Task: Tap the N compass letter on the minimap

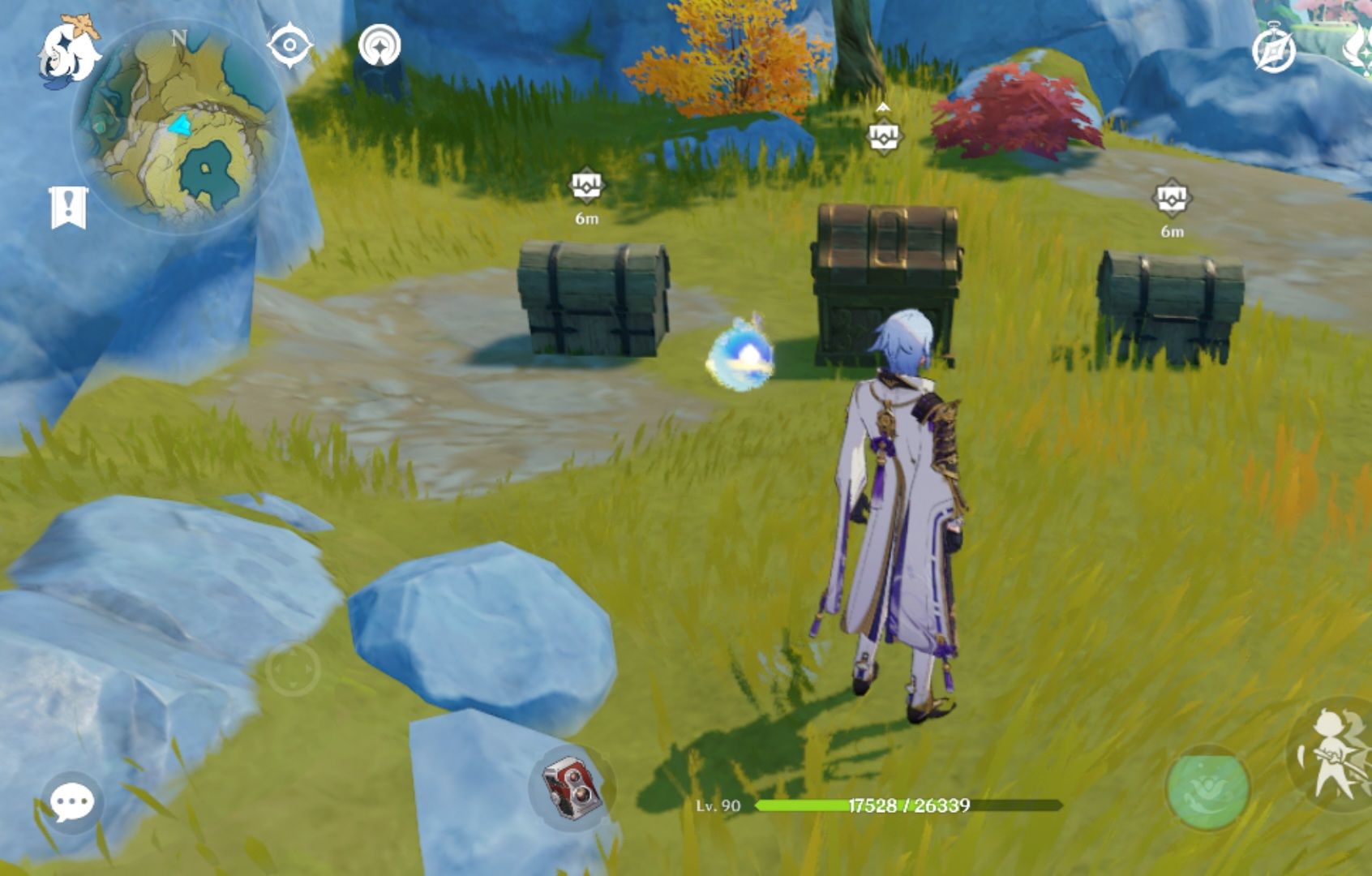Action: pos(180,36)
